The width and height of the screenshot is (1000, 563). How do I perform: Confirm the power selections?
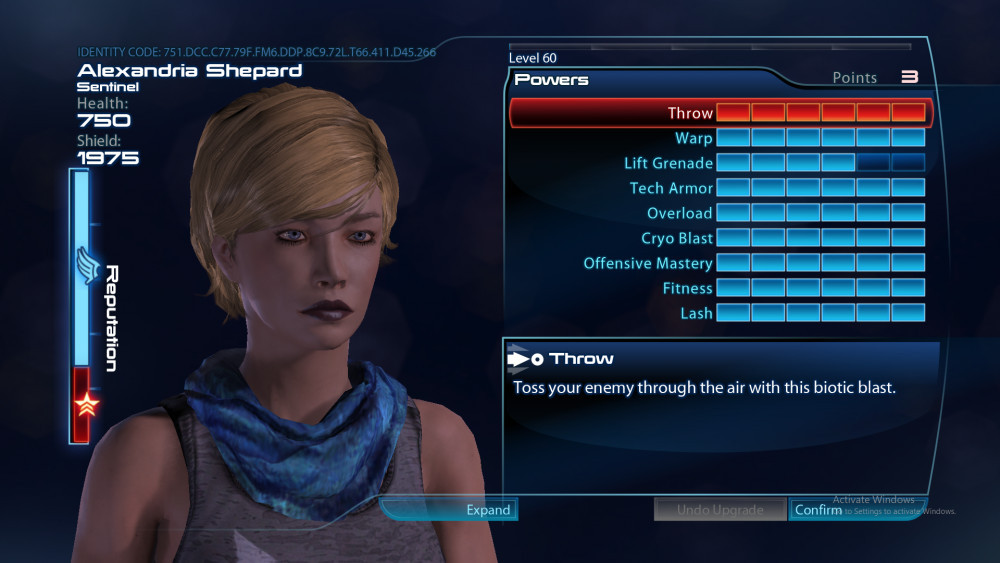click(x=817, y=510)
